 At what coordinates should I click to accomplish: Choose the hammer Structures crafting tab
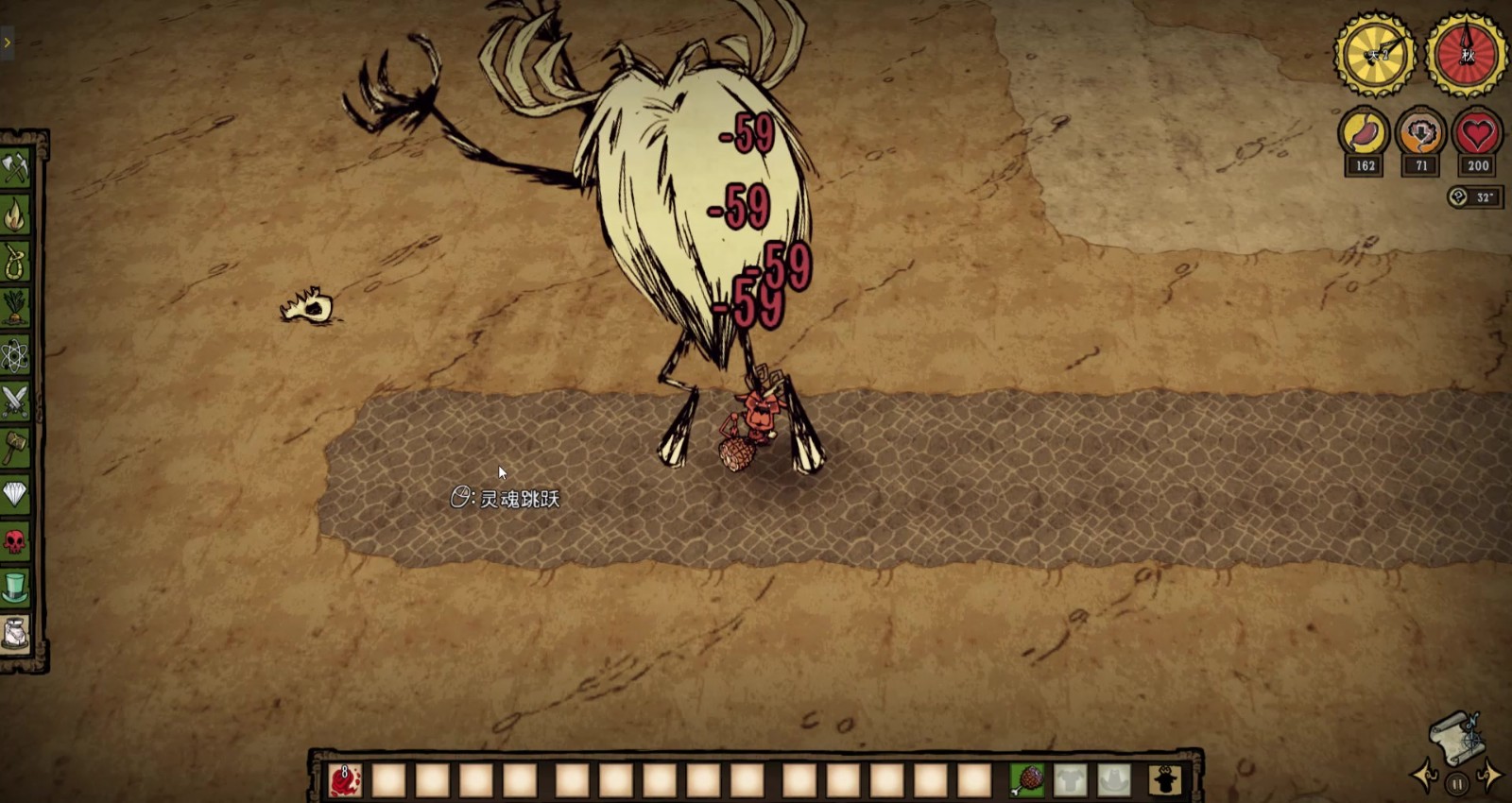(x=16, y=449)
